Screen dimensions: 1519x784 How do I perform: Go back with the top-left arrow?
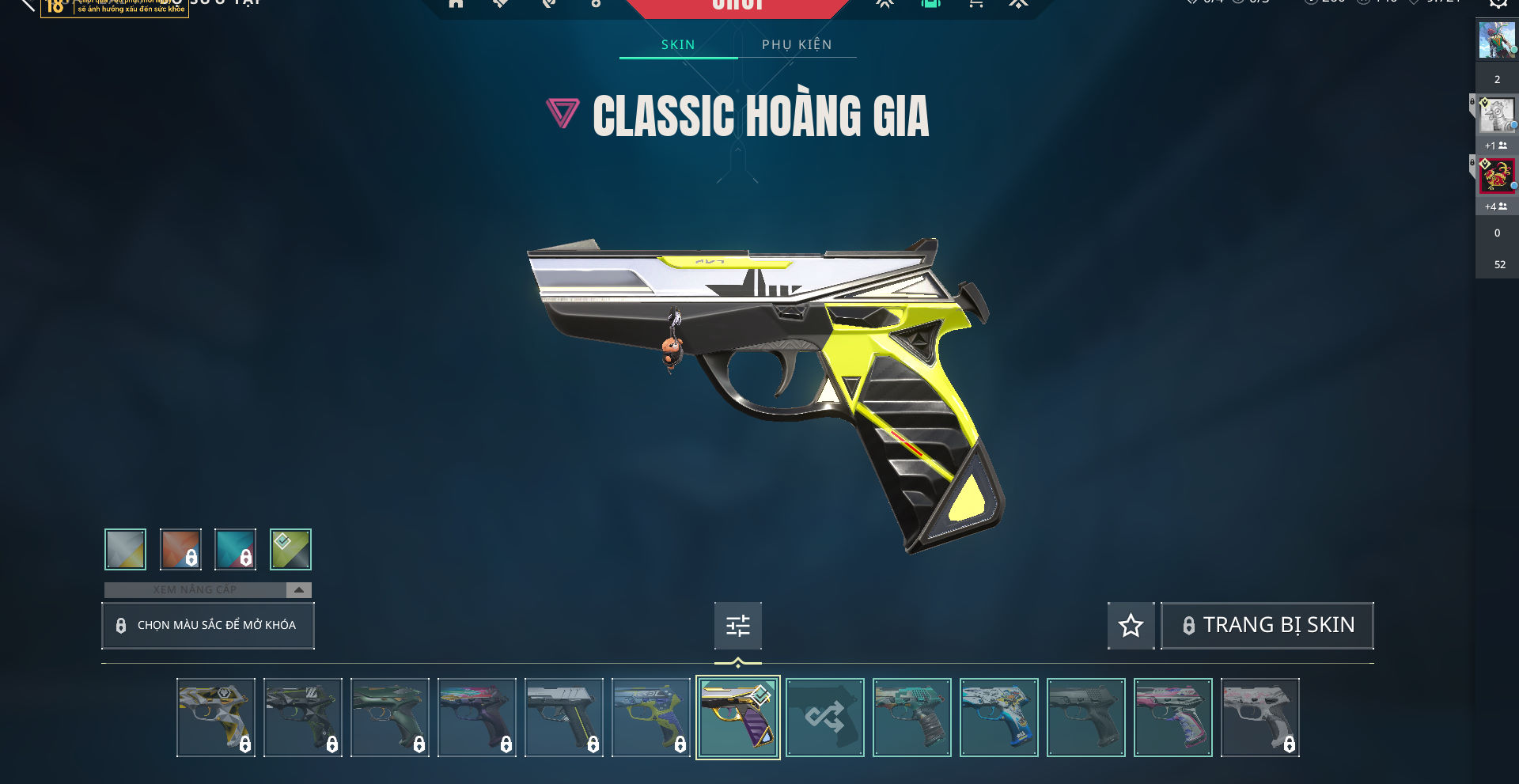(x=28, y=5)
